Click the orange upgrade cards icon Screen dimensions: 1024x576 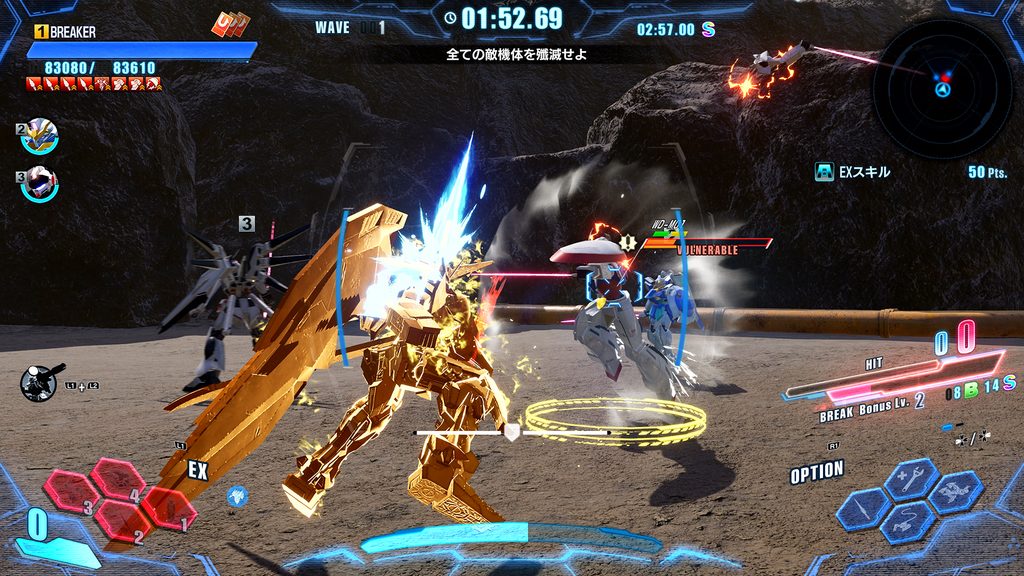click(x=228, y=25)
